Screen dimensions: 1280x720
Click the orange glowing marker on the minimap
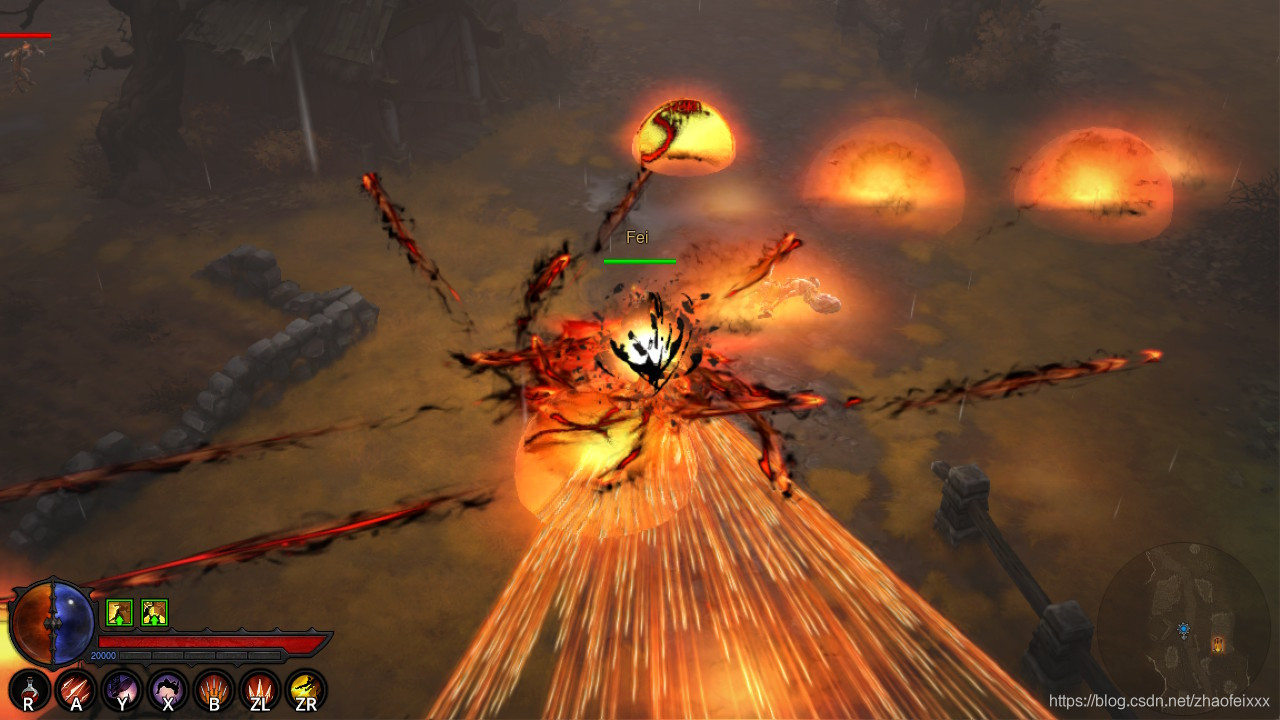pyautogui.click(x=1217, y=645)
